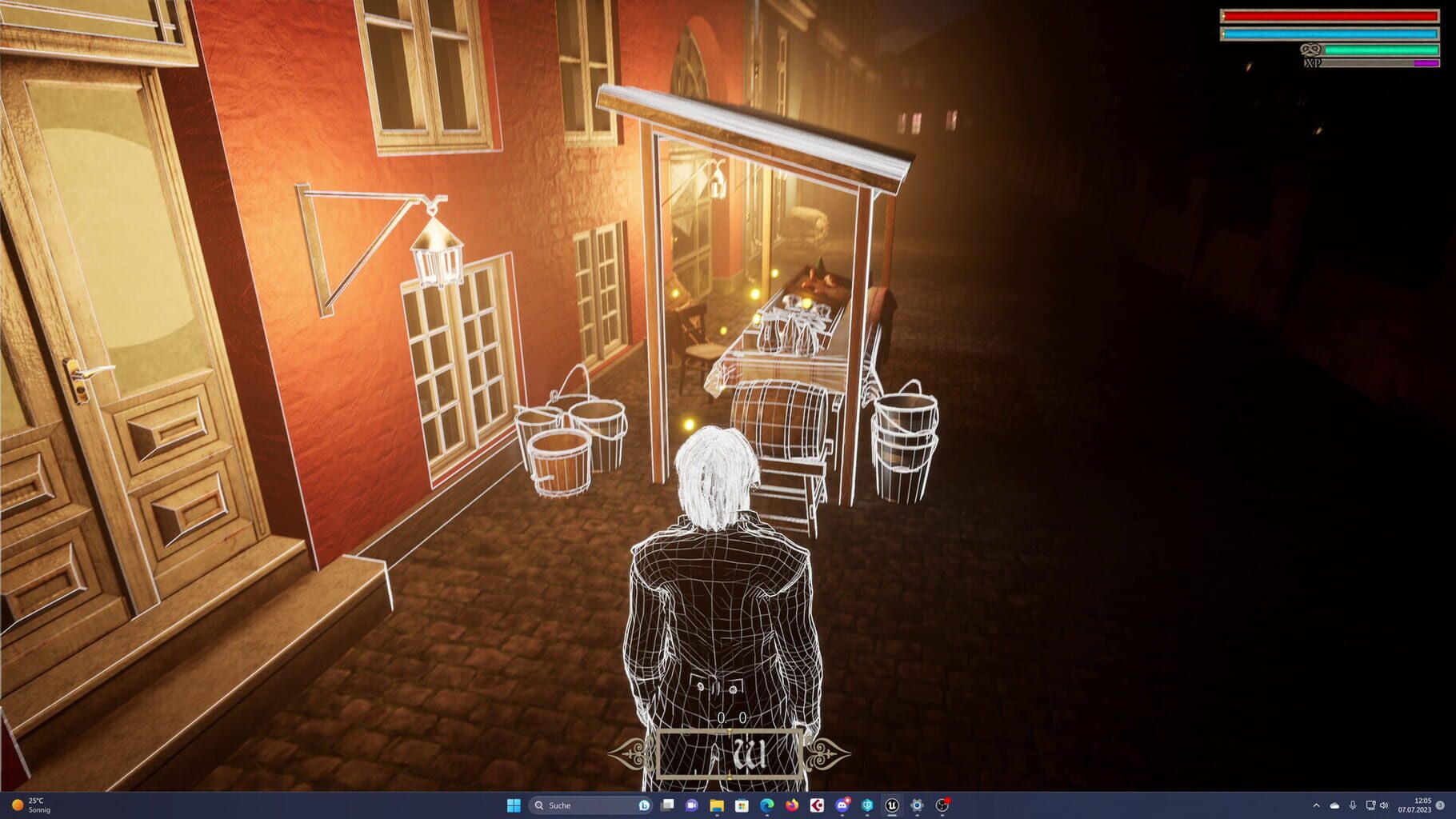Open Discord via its taskbar icon
1456x819 pixels.
point(843,806)
